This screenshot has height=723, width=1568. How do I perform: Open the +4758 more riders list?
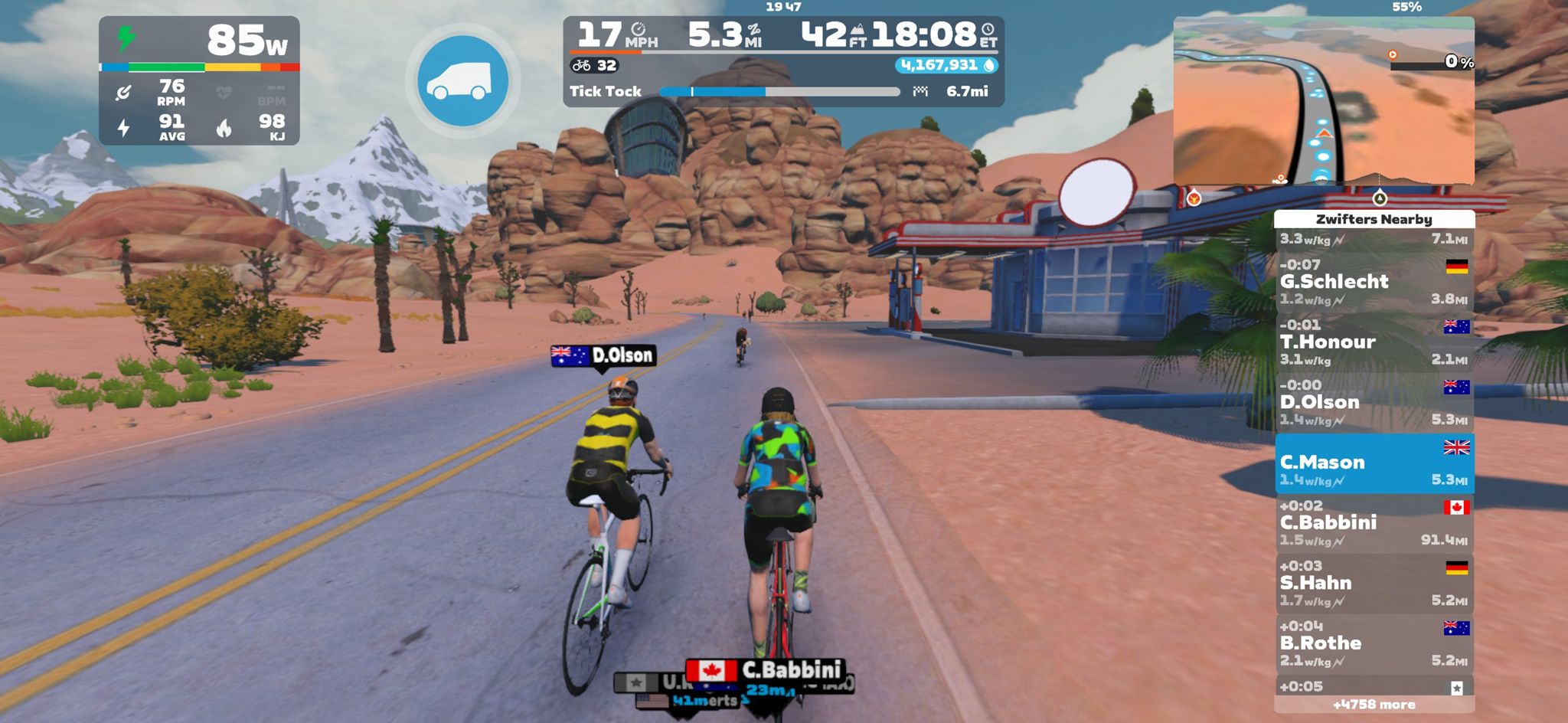pyautogui.click(x=1374, y=703)
